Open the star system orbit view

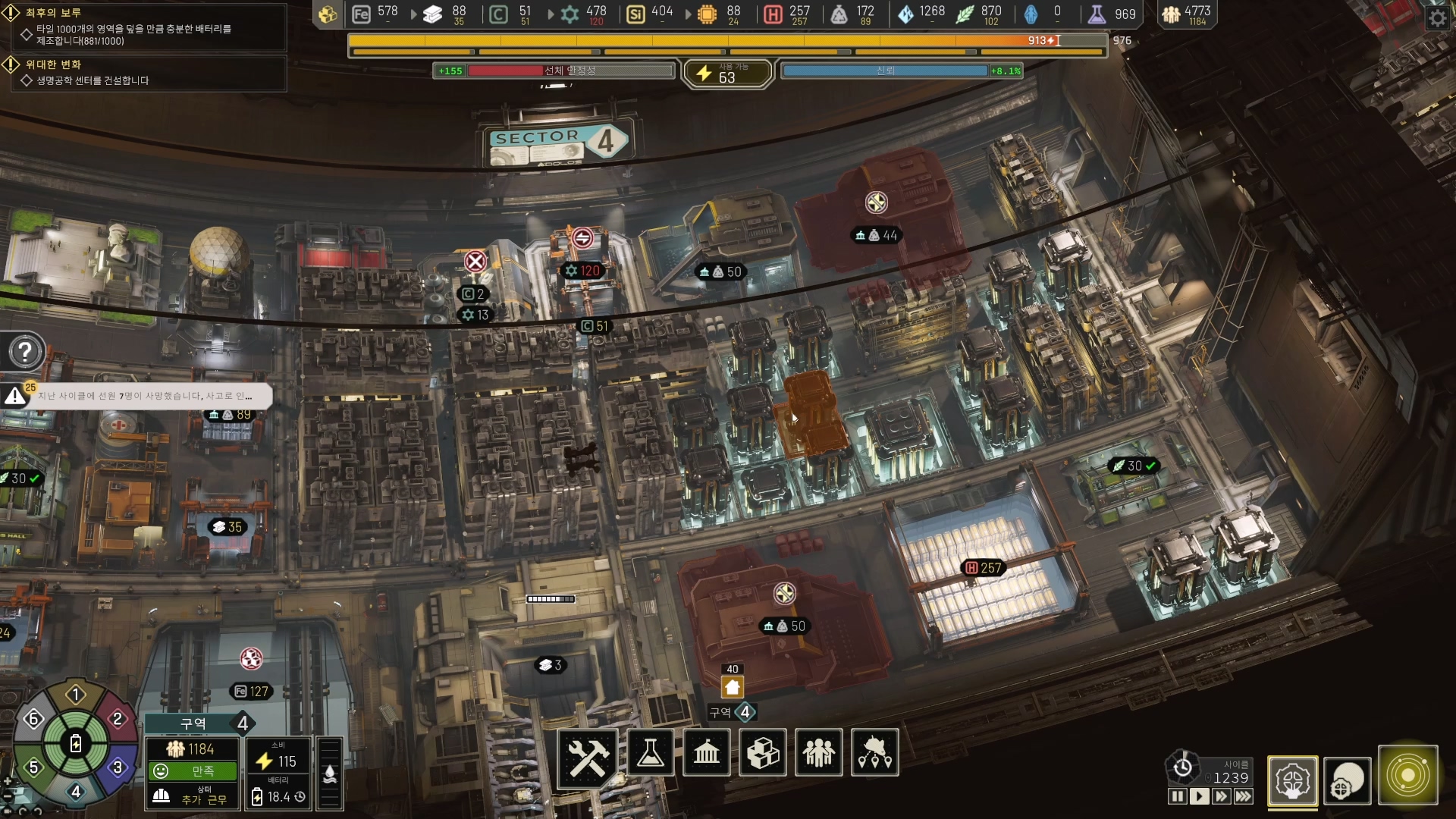(1408, 776)
